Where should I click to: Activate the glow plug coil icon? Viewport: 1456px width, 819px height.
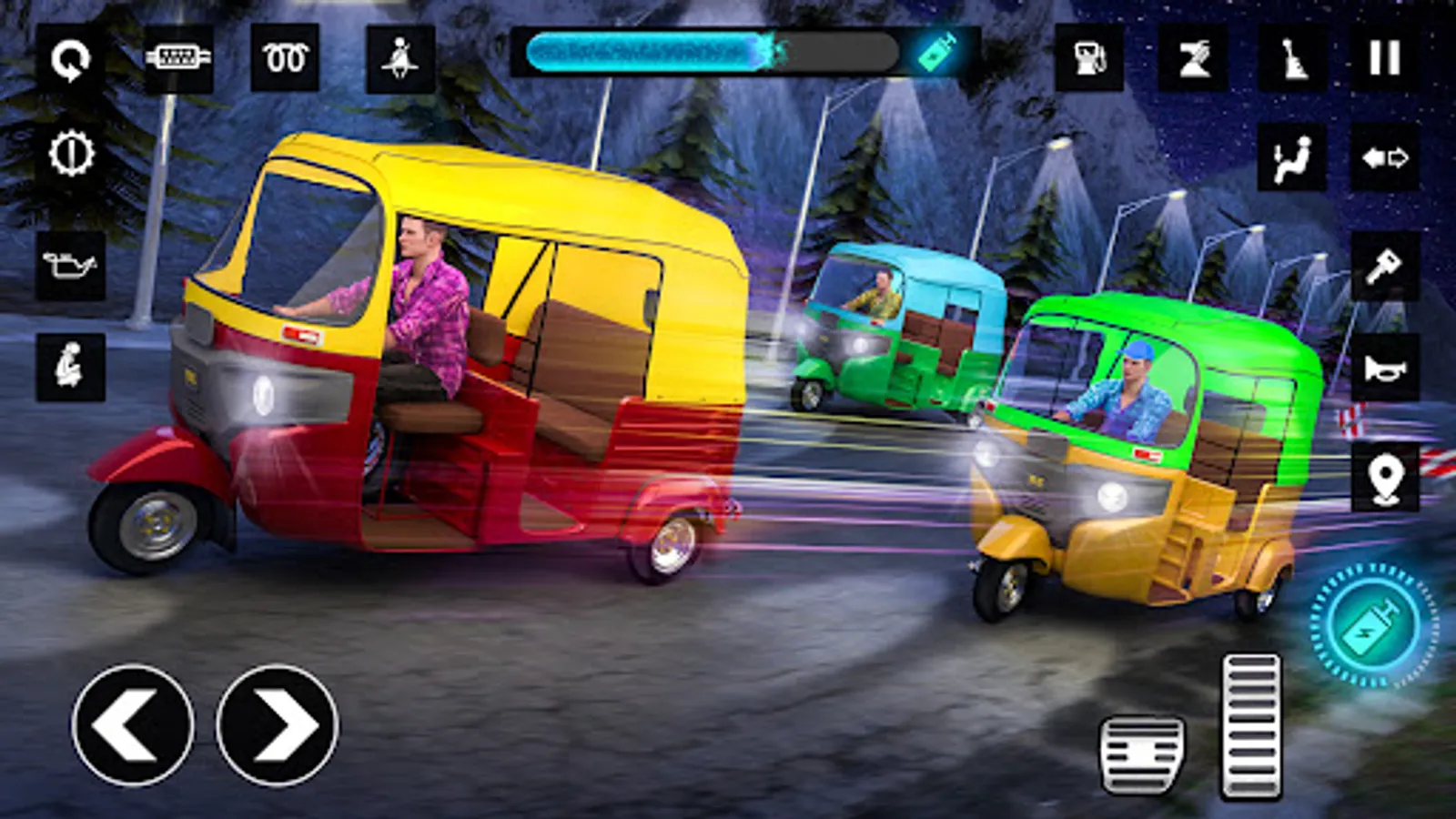(x=285, y=58)
